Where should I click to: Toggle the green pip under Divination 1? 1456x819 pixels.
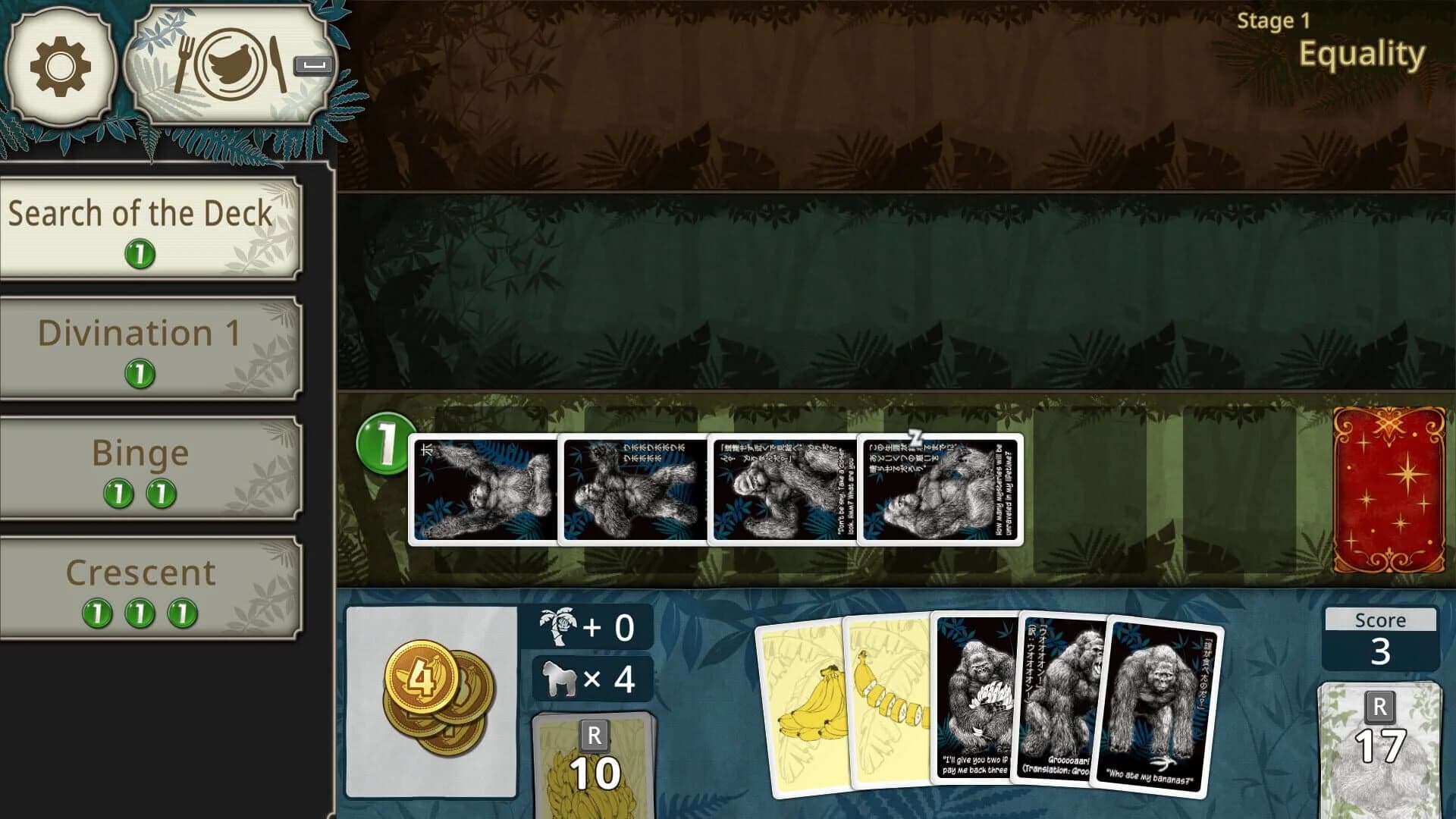(141, 375)
